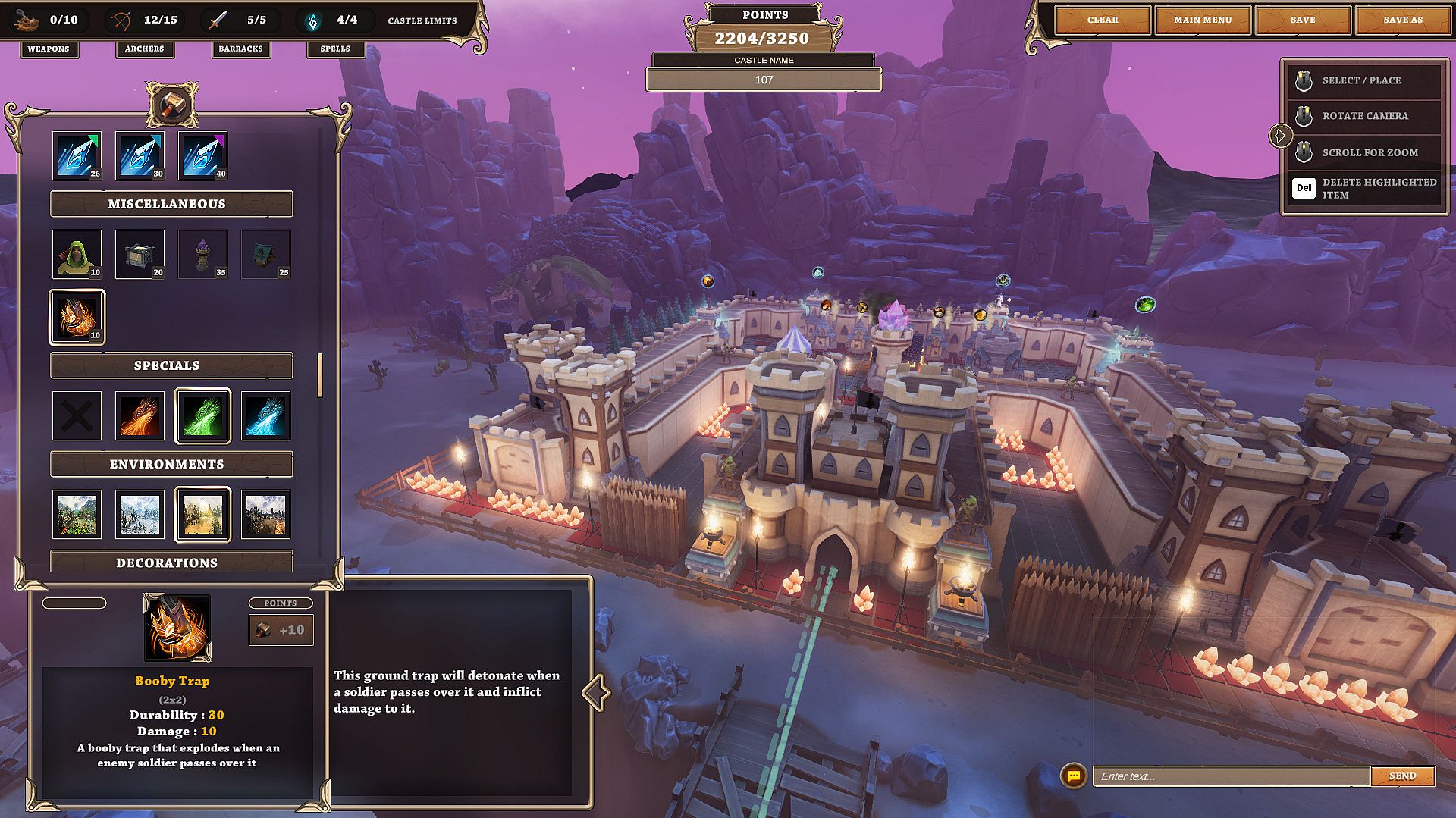The image size is (1456, 818).
Task: Choose the ice dragon special
Action: click(x=265, y=415)
